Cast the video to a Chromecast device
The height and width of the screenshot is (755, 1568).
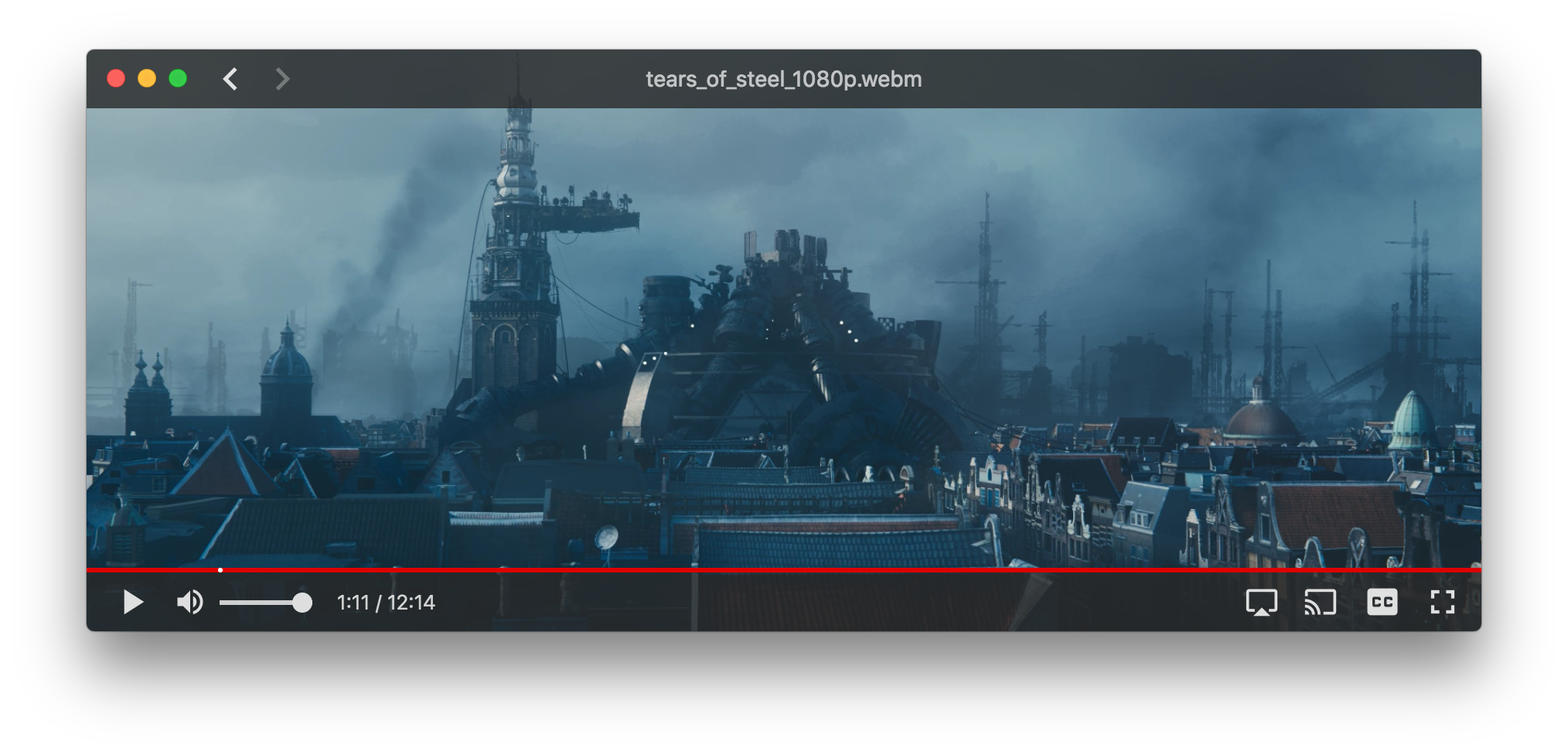click(1321, 602)
